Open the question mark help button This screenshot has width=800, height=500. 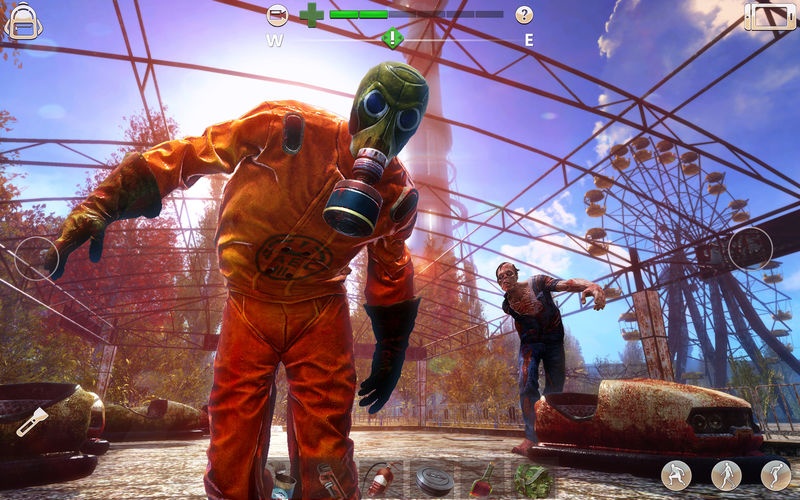pyautogui.click(x=524, y=15)
